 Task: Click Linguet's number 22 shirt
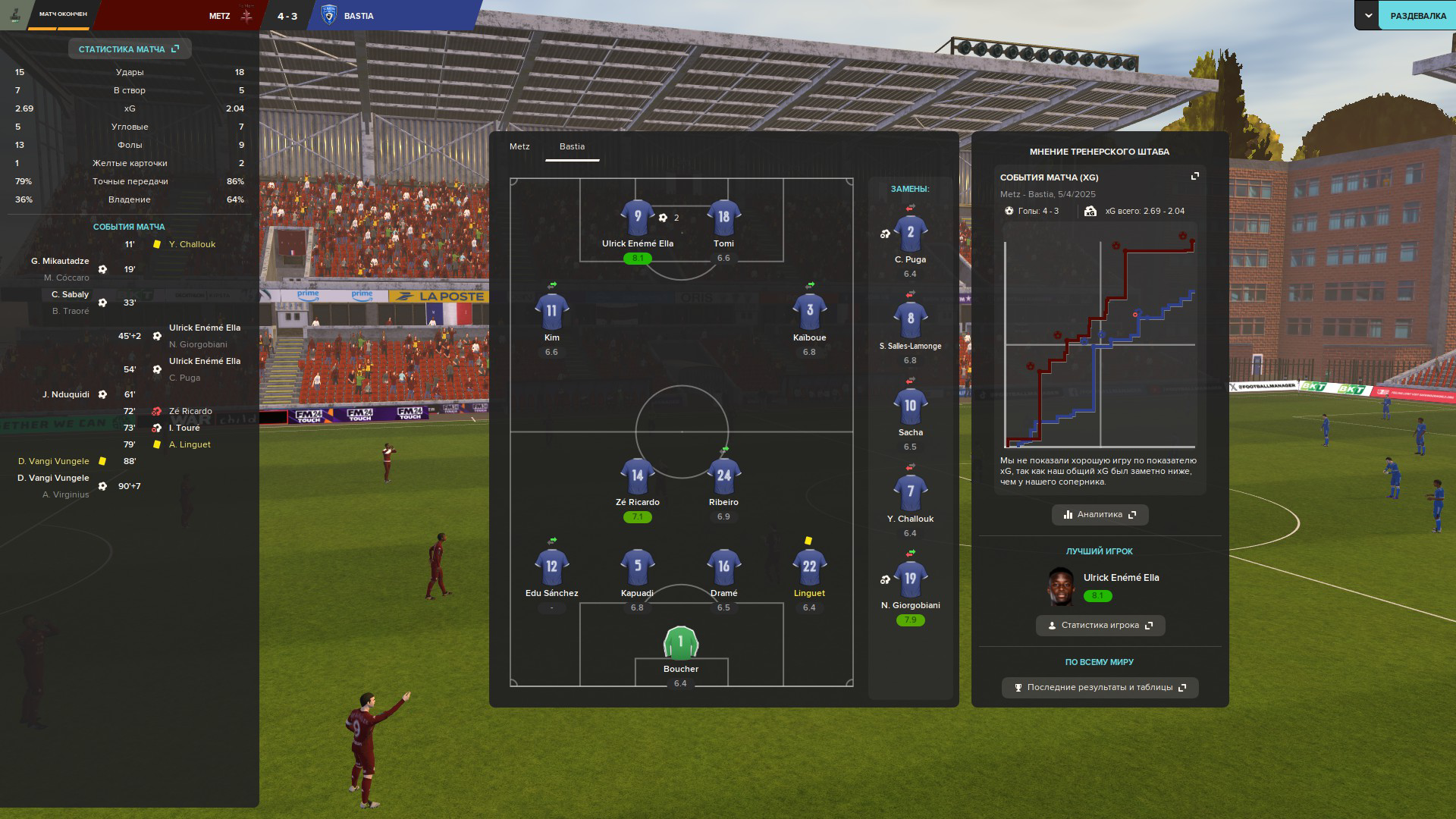point(809,567)
